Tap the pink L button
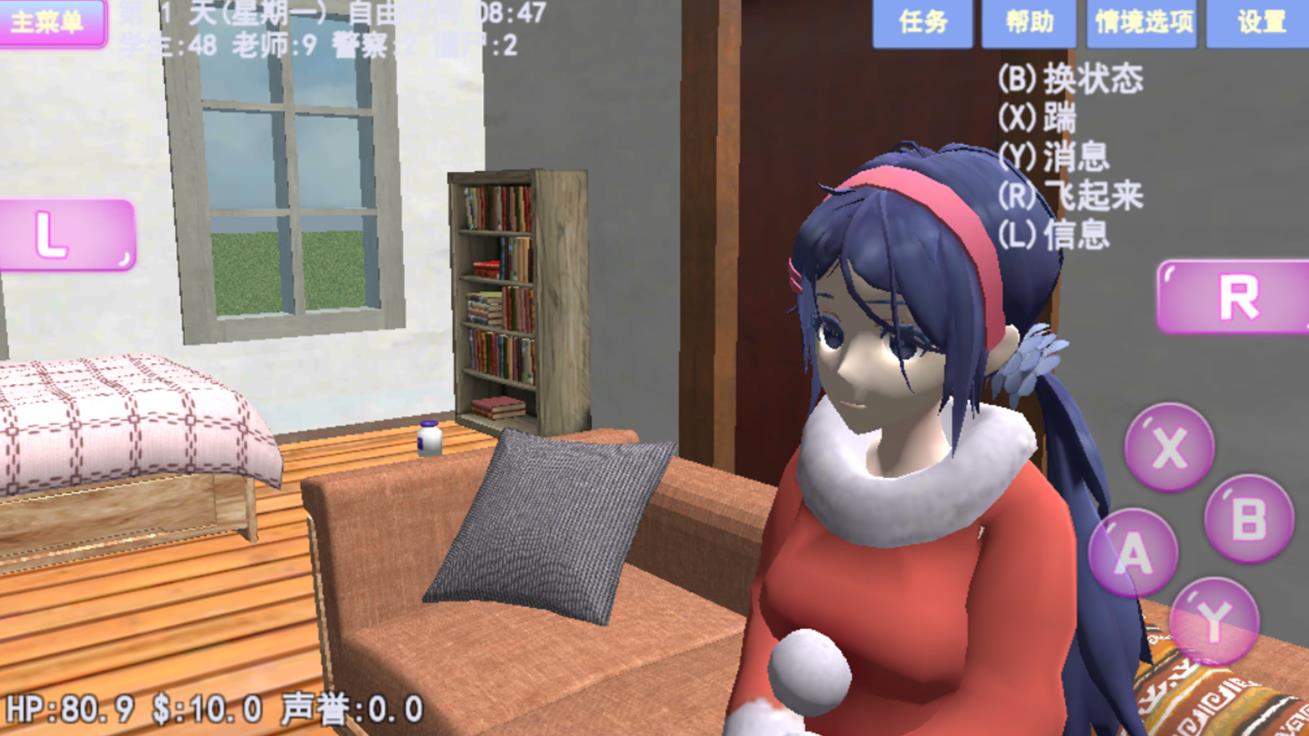The image size is (1309, 736). (x=66, y=235)
